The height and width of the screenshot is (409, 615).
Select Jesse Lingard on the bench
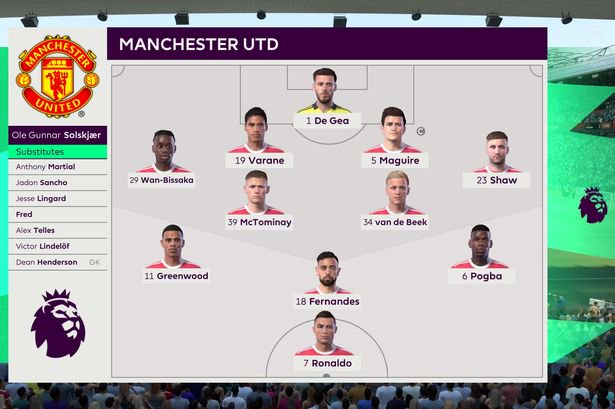pyautogui.click(x=58, y=198)
